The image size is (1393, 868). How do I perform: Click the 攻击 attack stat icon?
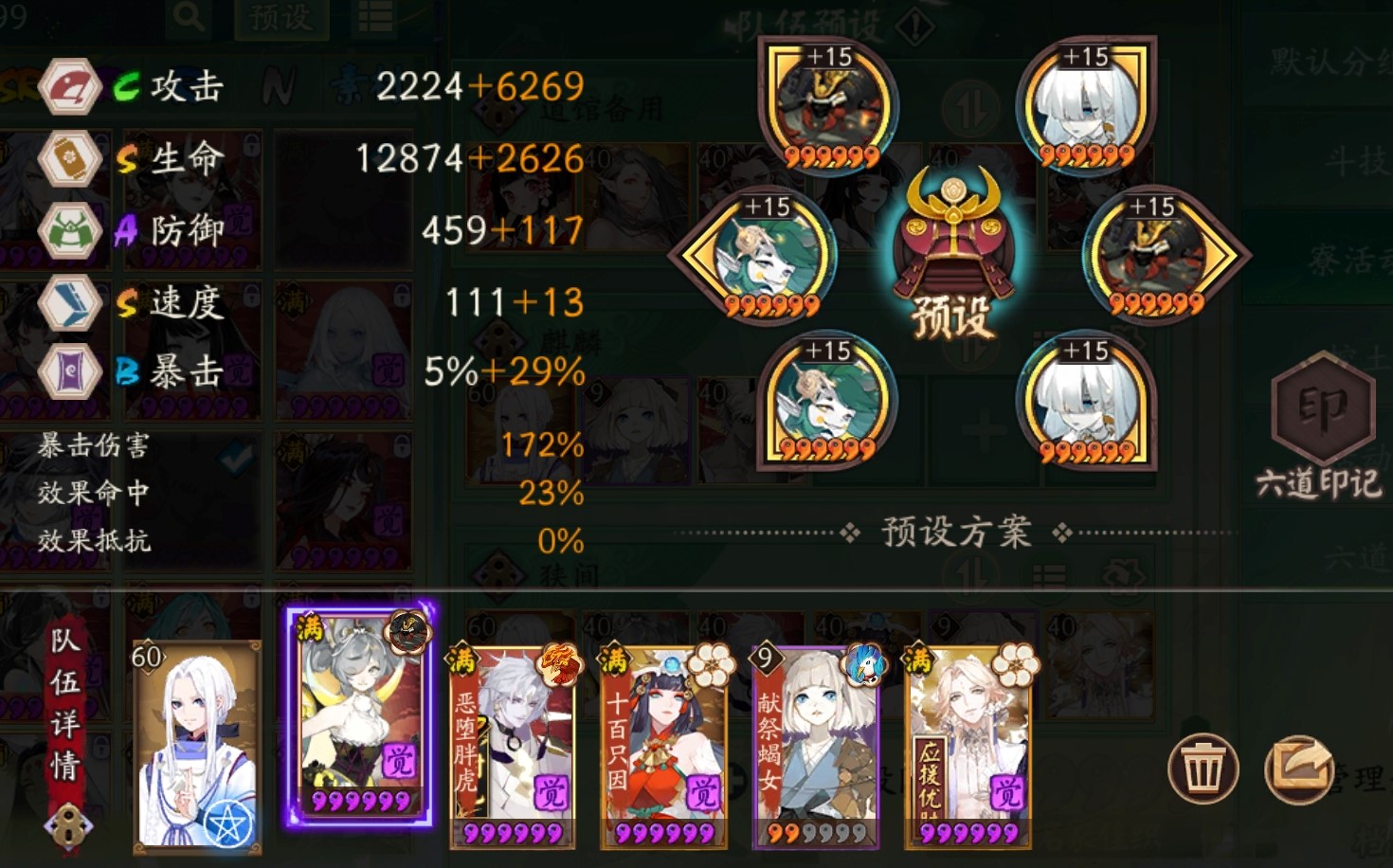tap(70, 87)
